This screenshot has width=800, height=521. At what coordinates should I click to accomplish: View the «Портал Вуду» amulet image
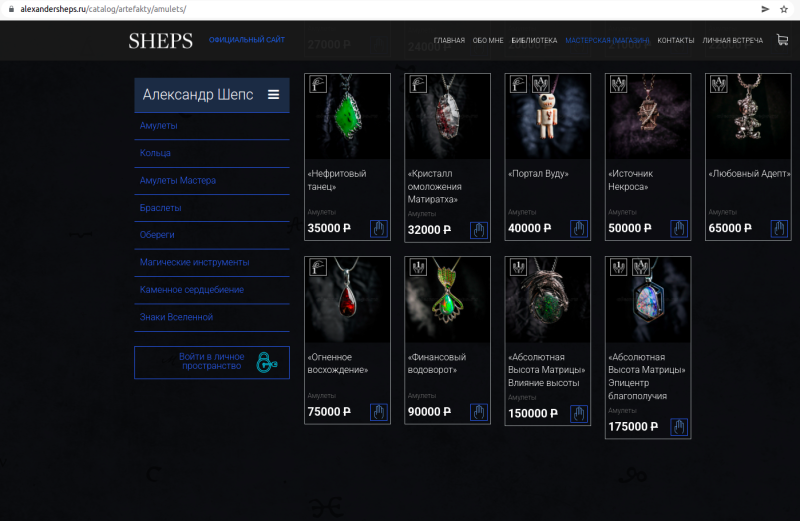547,118
